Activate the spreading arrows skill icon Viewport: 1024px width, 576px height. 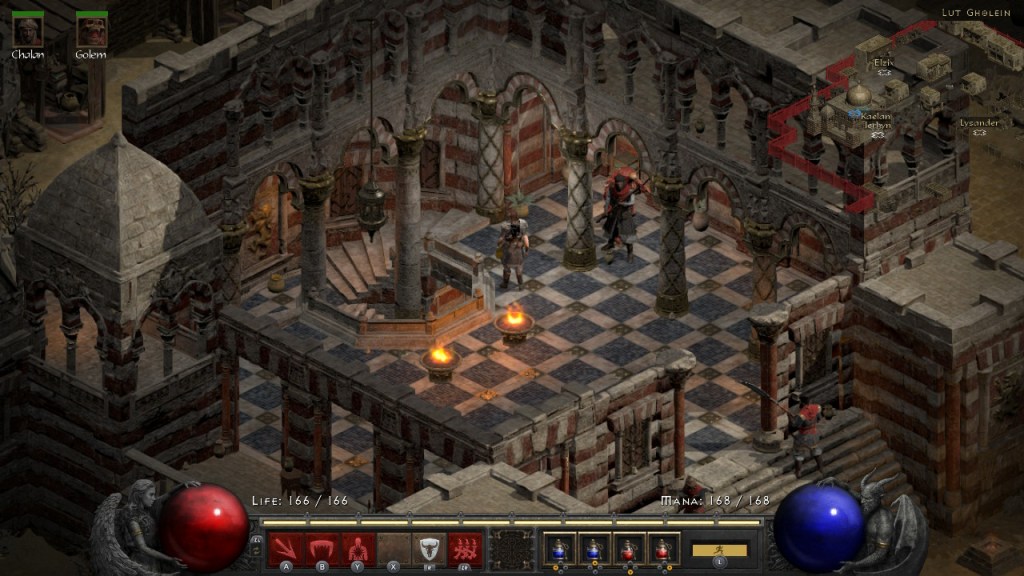285,548
